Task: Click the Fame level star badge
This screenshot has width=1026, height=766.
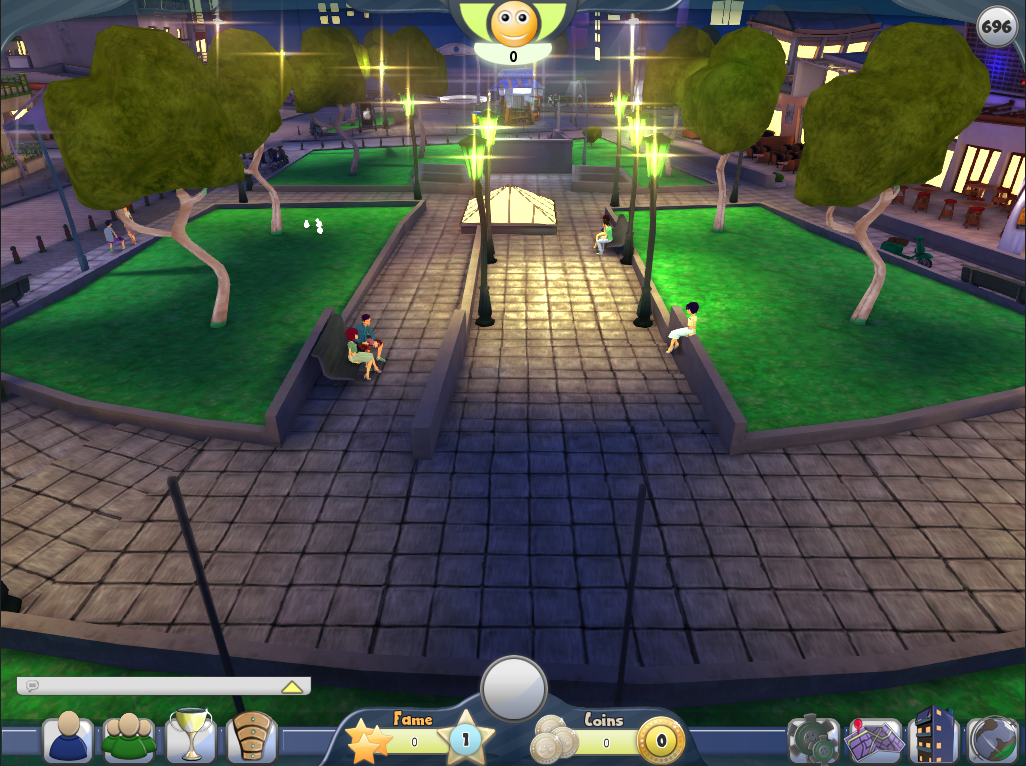Action: point(465,741)
